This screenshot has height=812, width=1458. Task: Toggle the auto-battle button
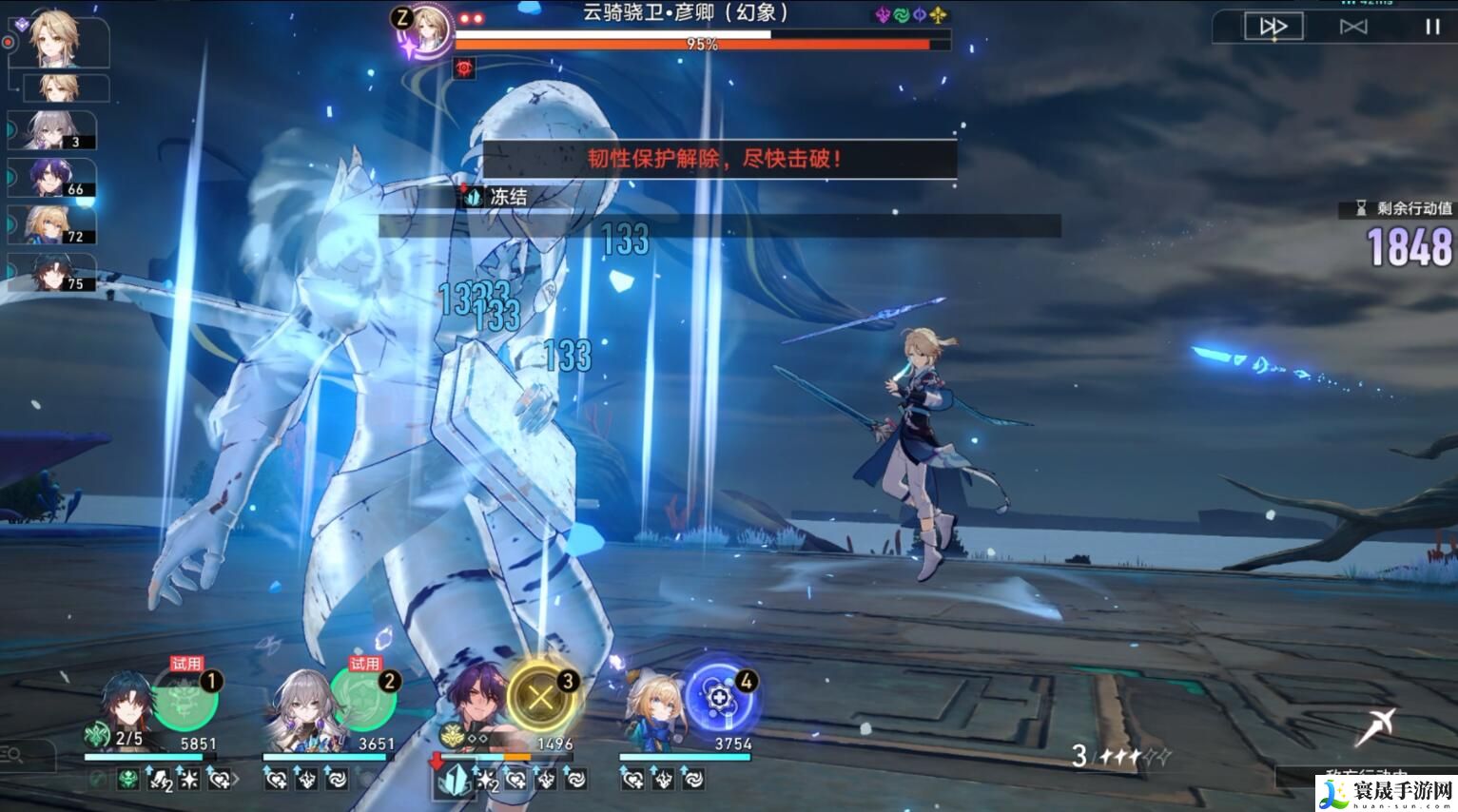[x=1352, y=27]
